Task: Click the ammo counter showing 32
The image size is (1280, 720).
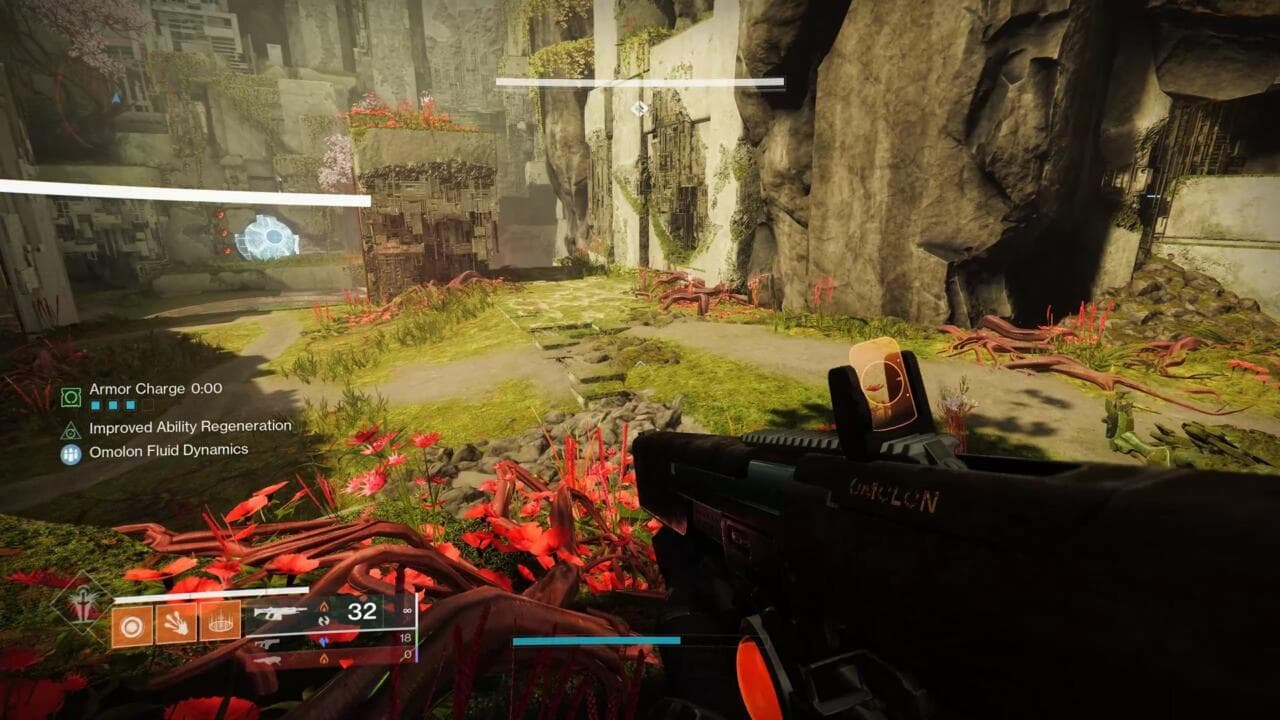Action: pyautogui.click(x=362, y=612)
